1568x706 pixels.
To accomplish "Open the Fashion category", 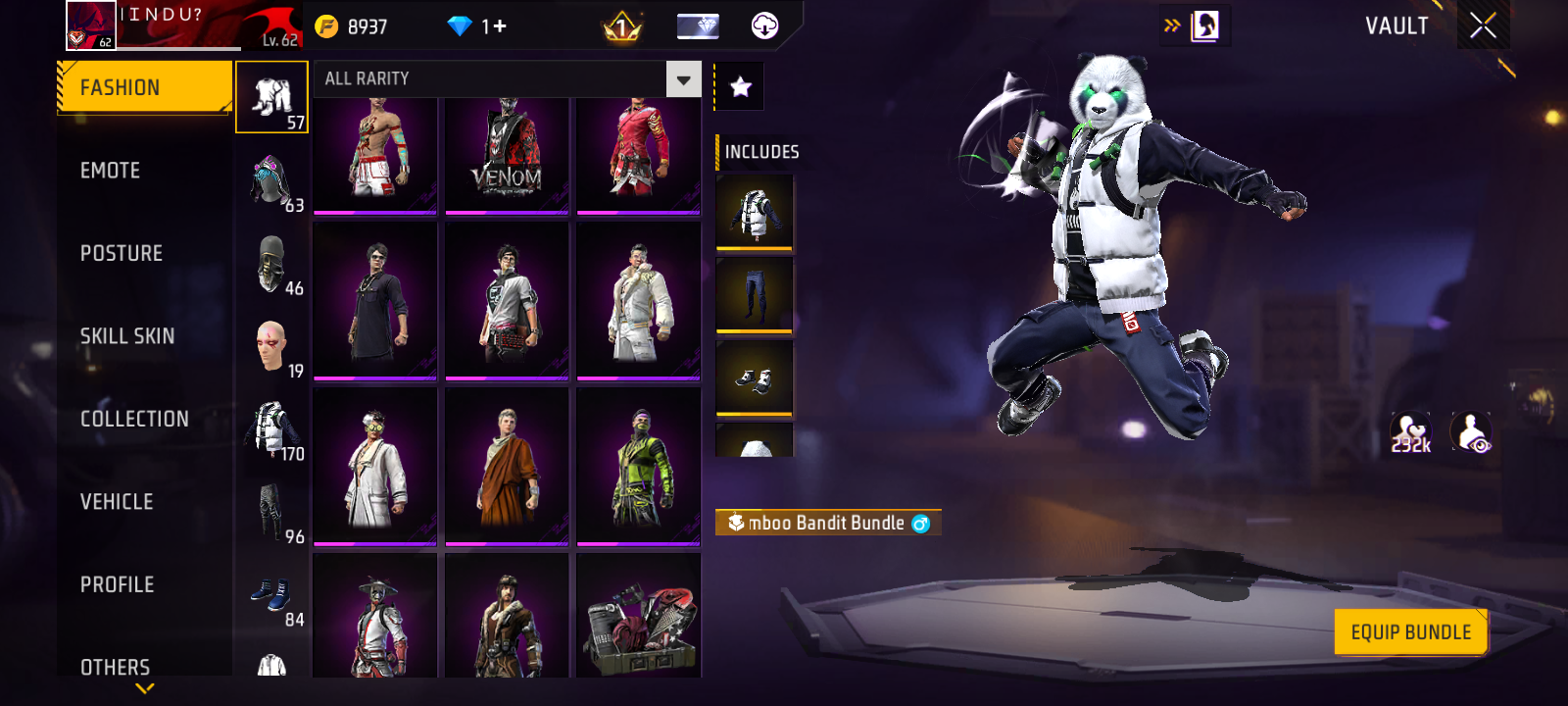I will (144, 88).
